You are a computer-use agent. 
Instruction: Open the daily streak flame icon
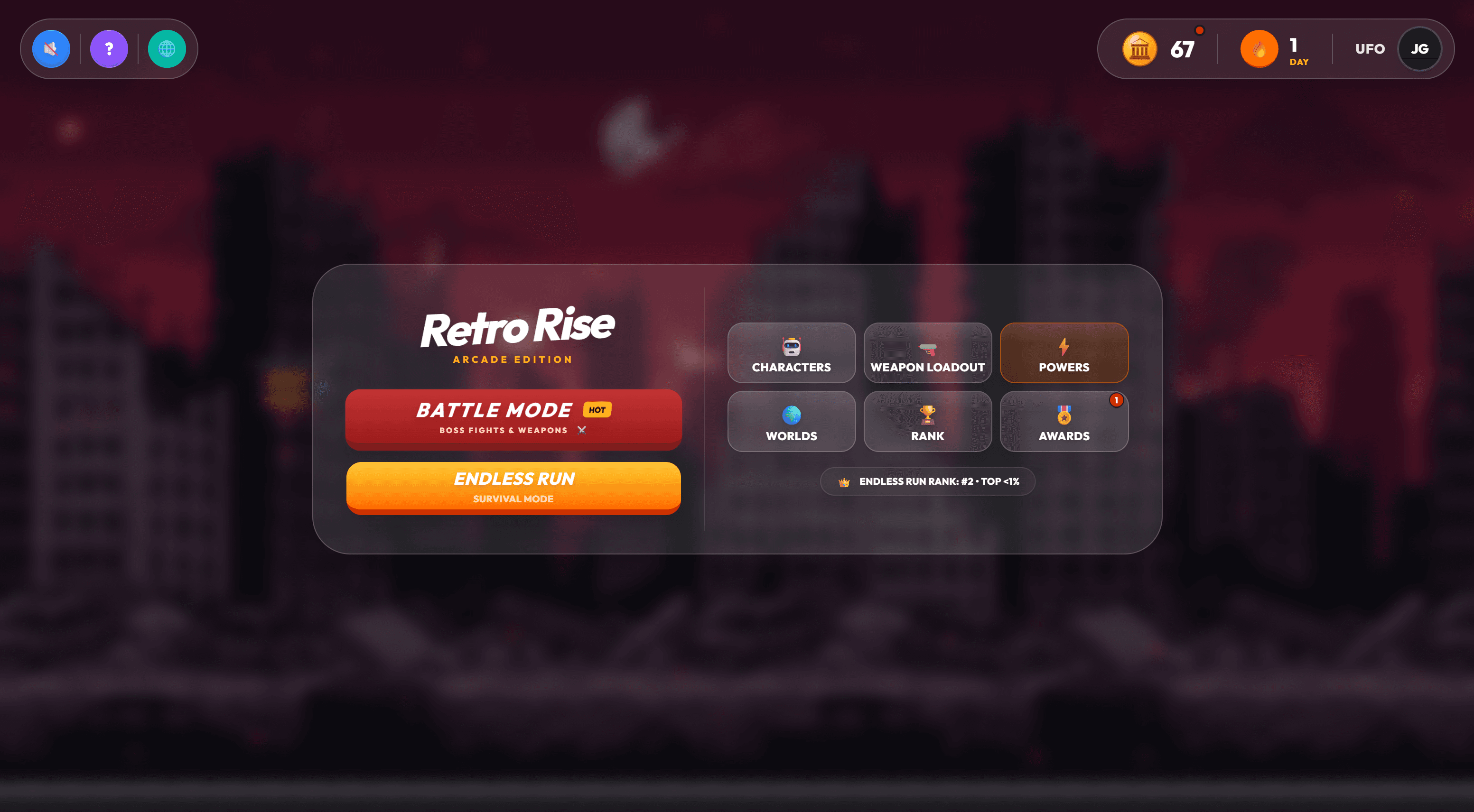pos(1259,49)
